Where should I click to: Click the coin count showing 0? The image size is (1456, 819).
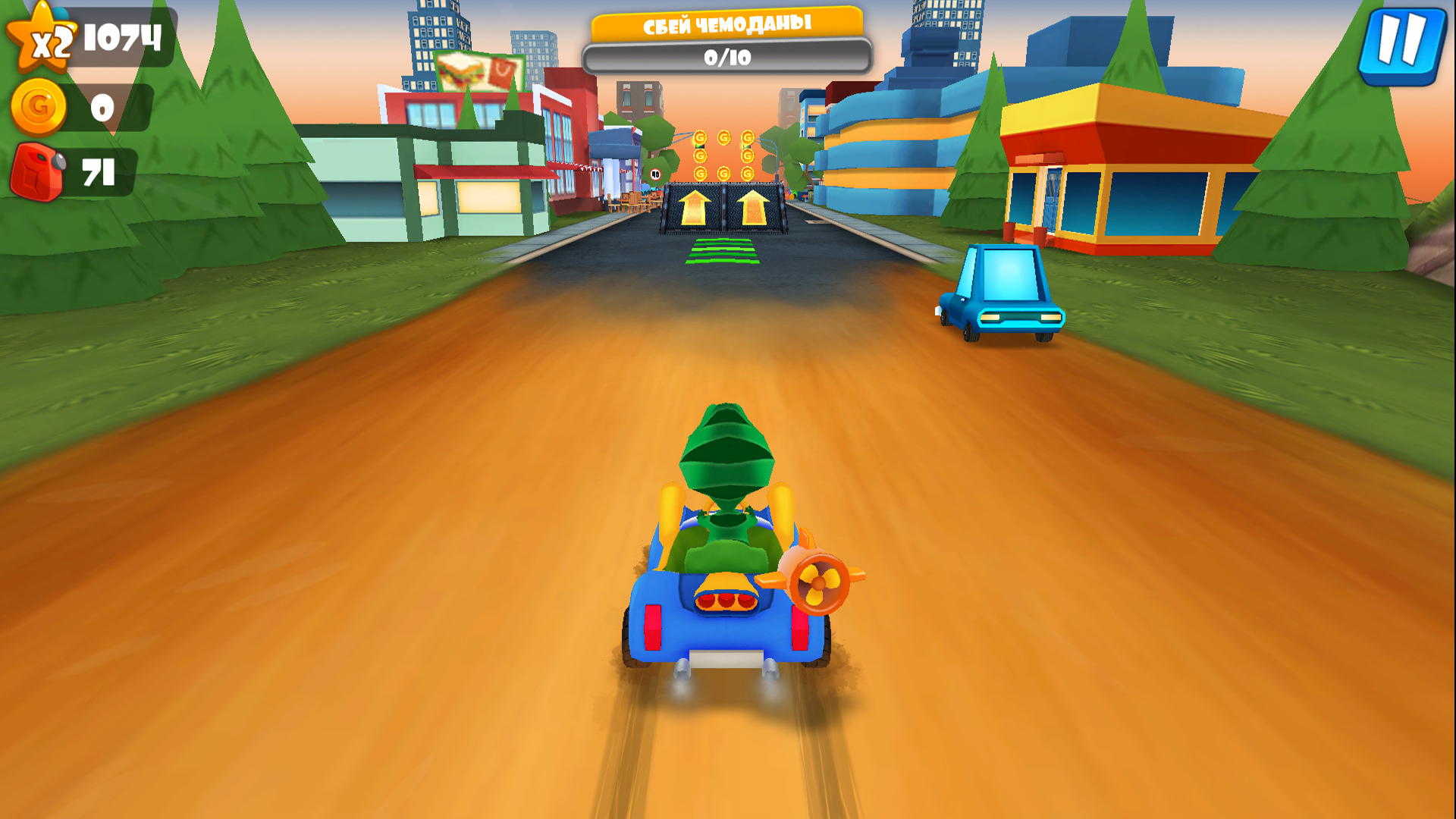click(x=101, y=108)
